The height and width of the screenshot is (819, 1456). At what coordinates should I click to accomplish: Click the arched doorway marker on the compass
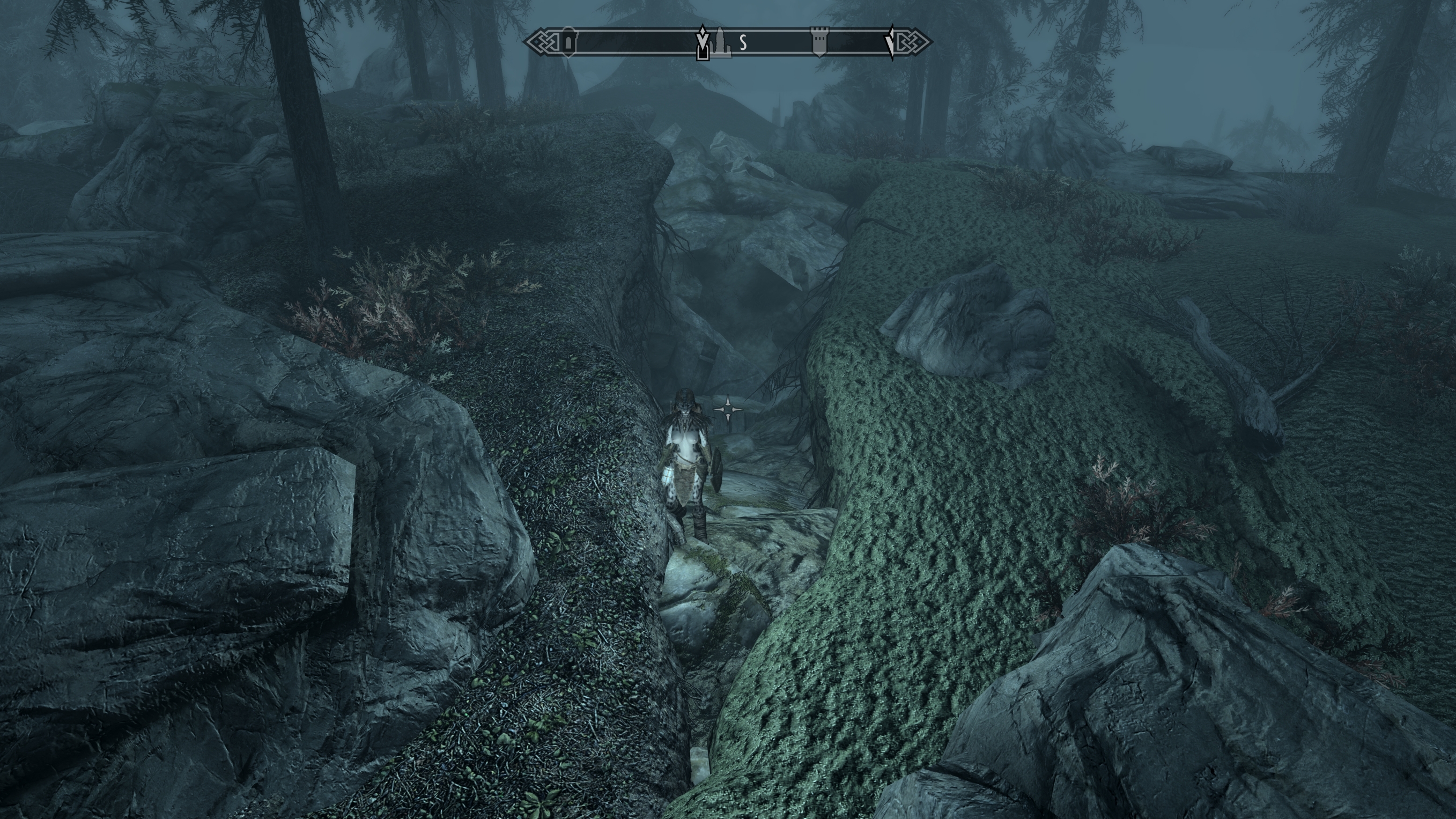tap(568, 42)
